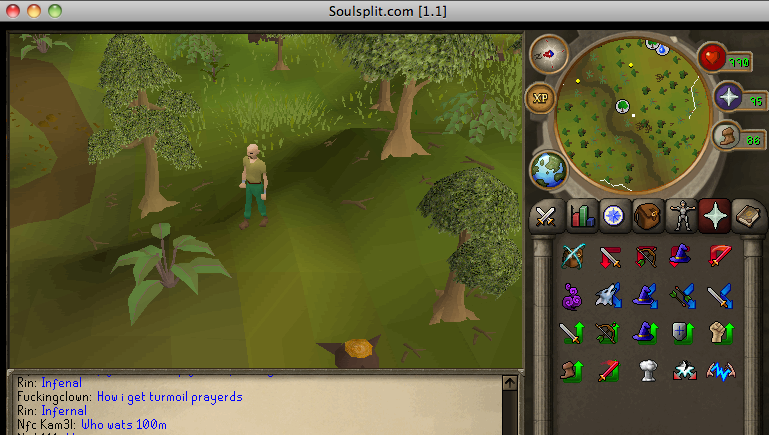Screen dimensions: 769x435
Task: Turn on the Turmoil curse with blue lightning
Action: click(x=719, y=369)
